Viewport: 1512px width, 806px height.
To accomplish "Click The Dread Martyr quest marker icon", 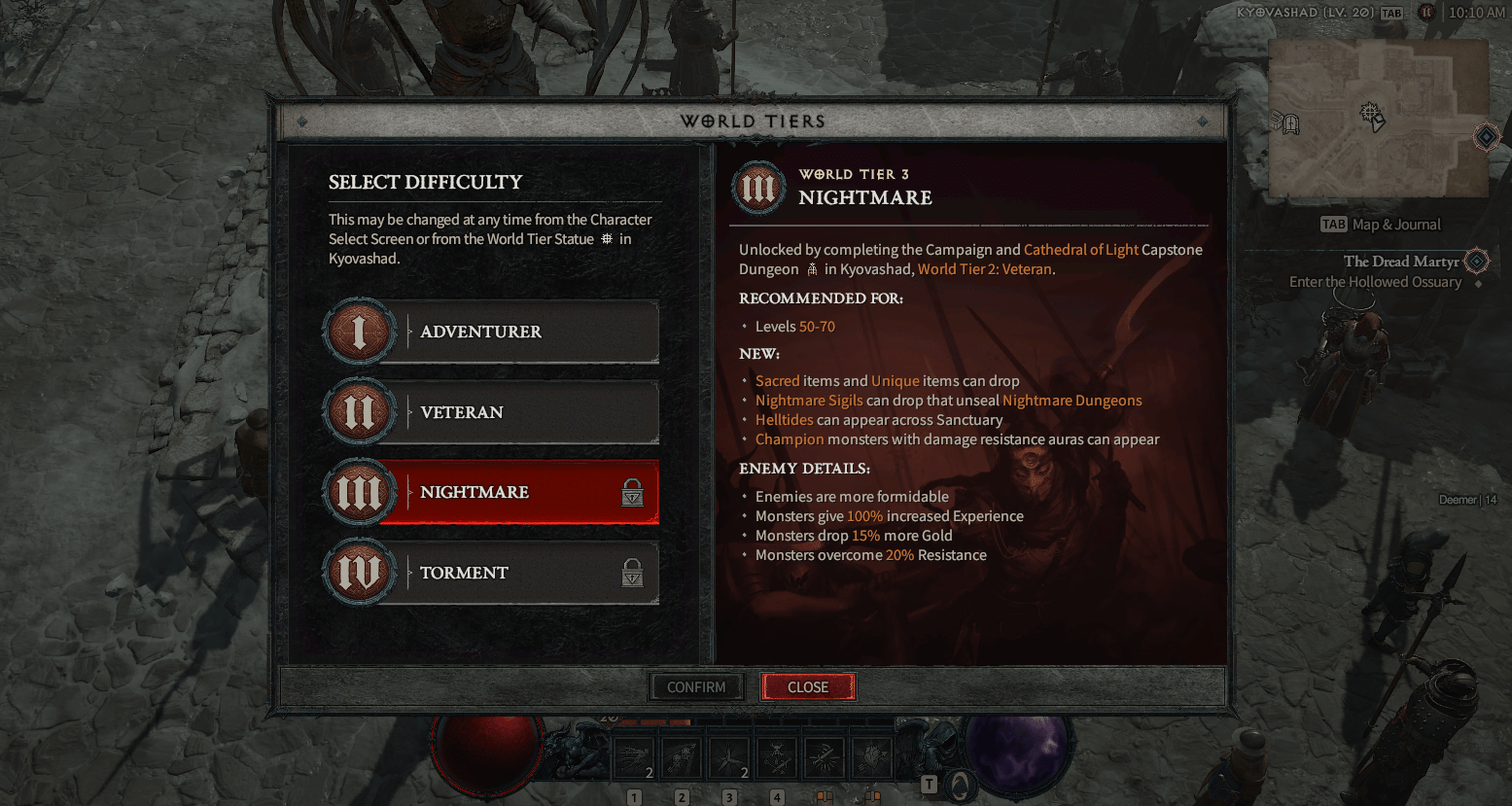I will click(x=1476, y=261).
